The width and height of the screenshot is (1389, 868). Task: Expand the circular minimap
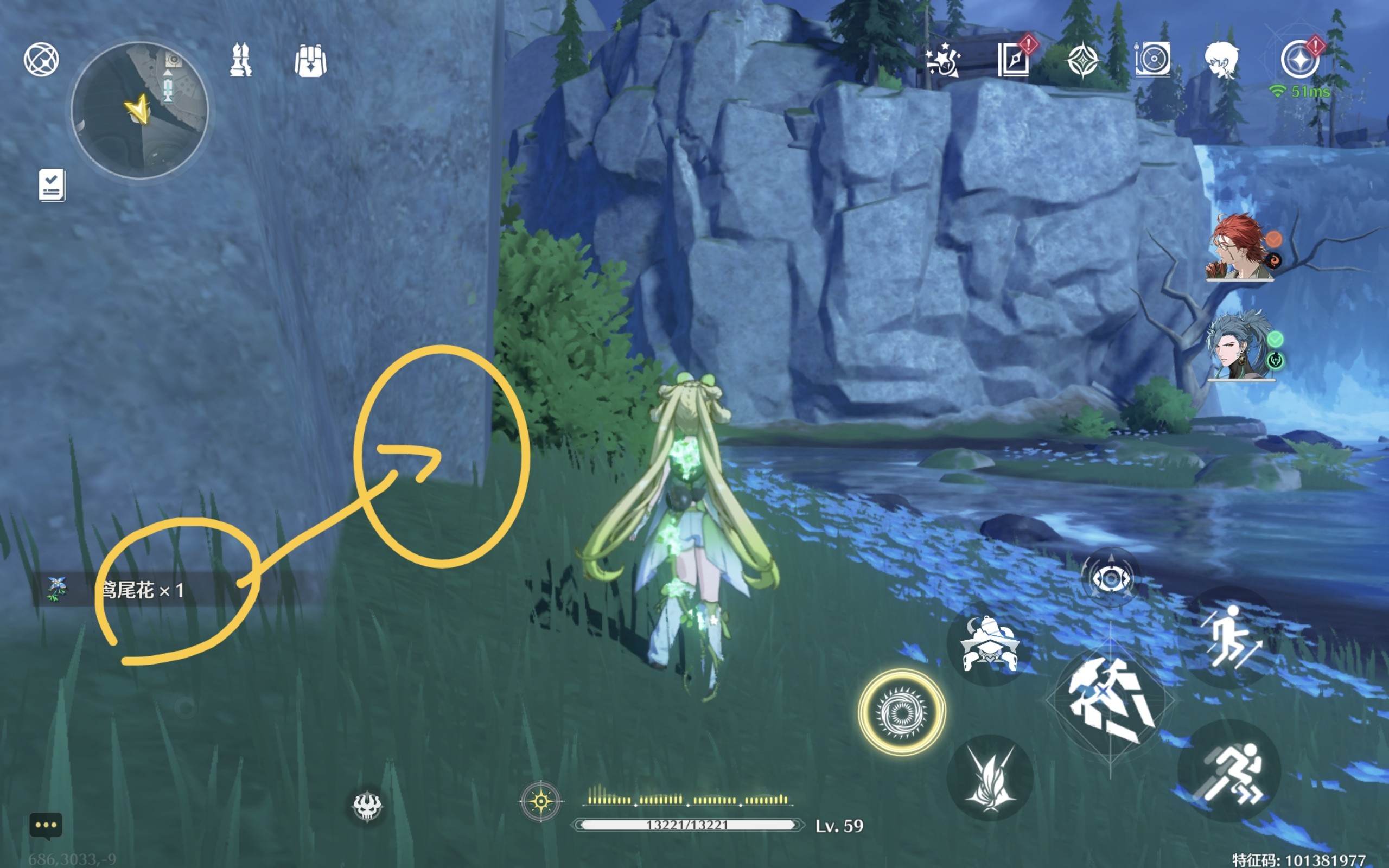139,110
